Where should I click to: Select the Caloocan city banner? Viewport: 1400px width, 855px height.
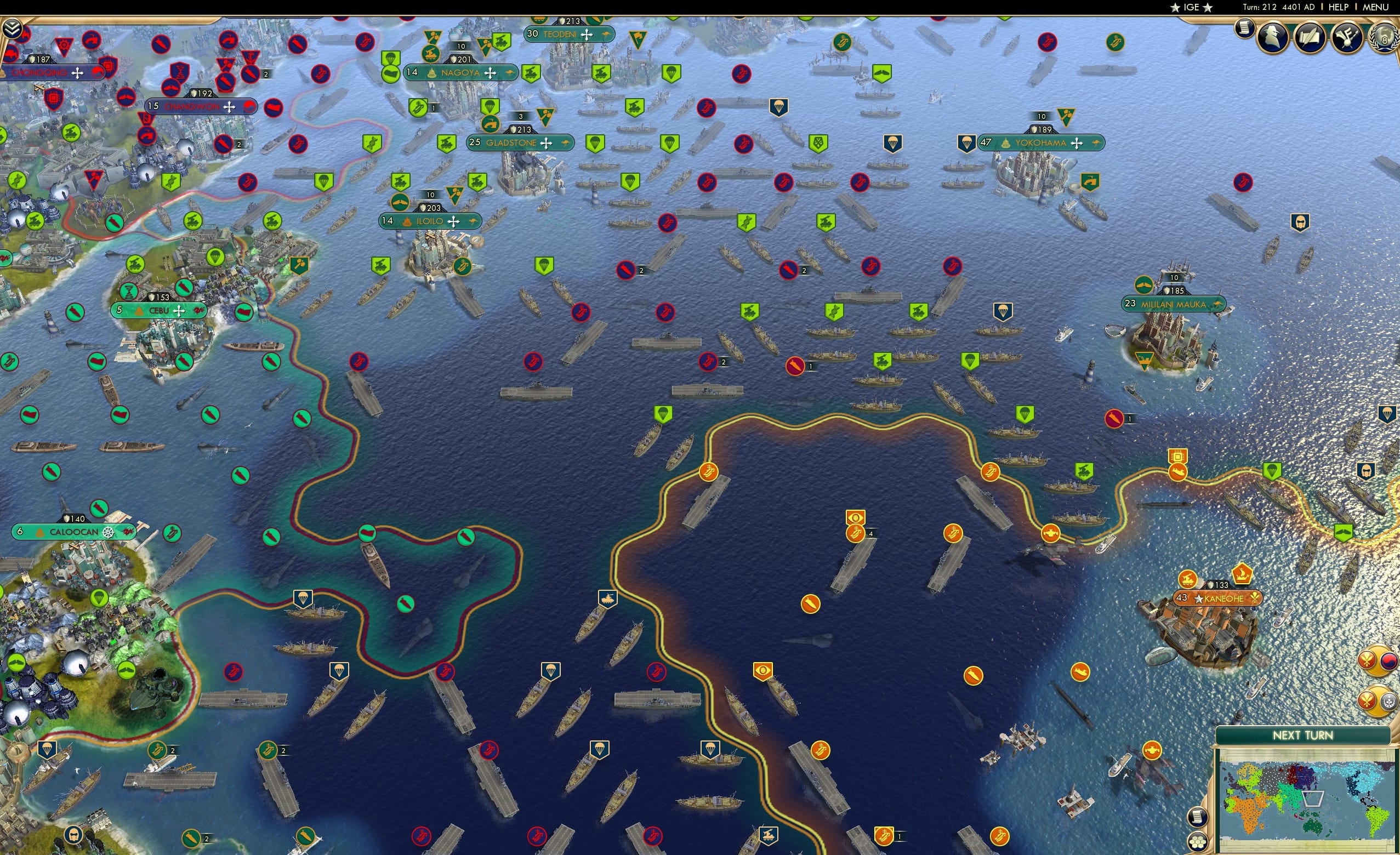[77, 532]
